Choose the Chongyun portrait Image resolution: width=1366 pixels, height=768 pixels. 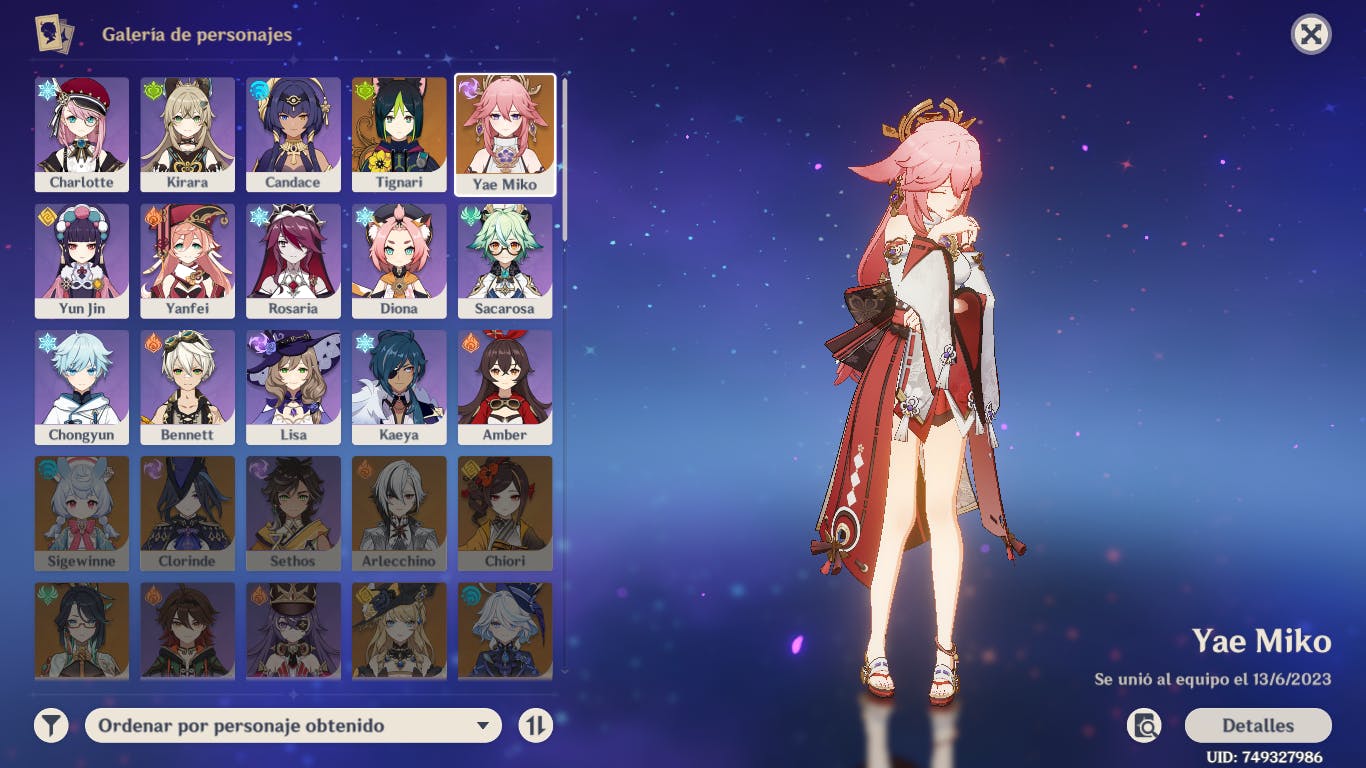tap(82, 387)
